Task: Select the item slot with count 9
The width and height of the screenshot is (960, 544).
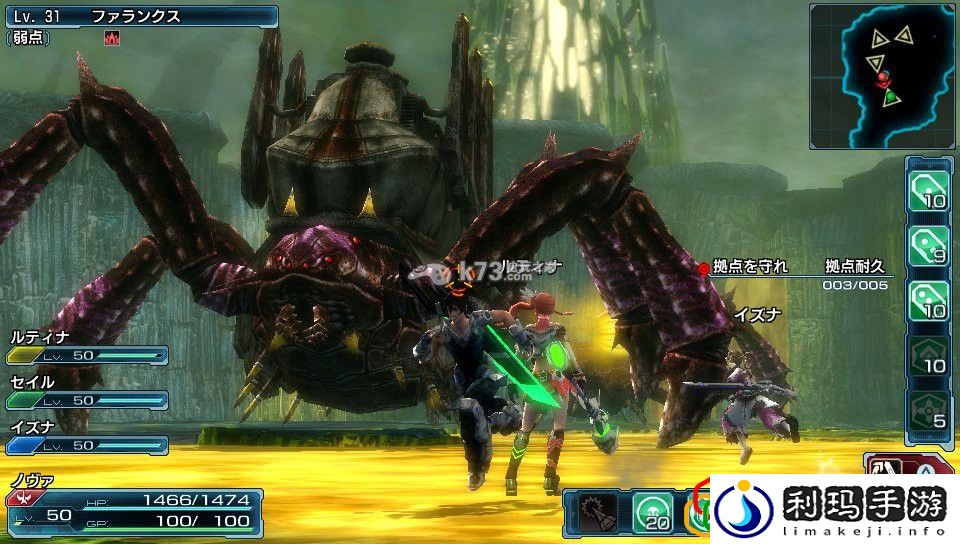Action: pos(927,245)
